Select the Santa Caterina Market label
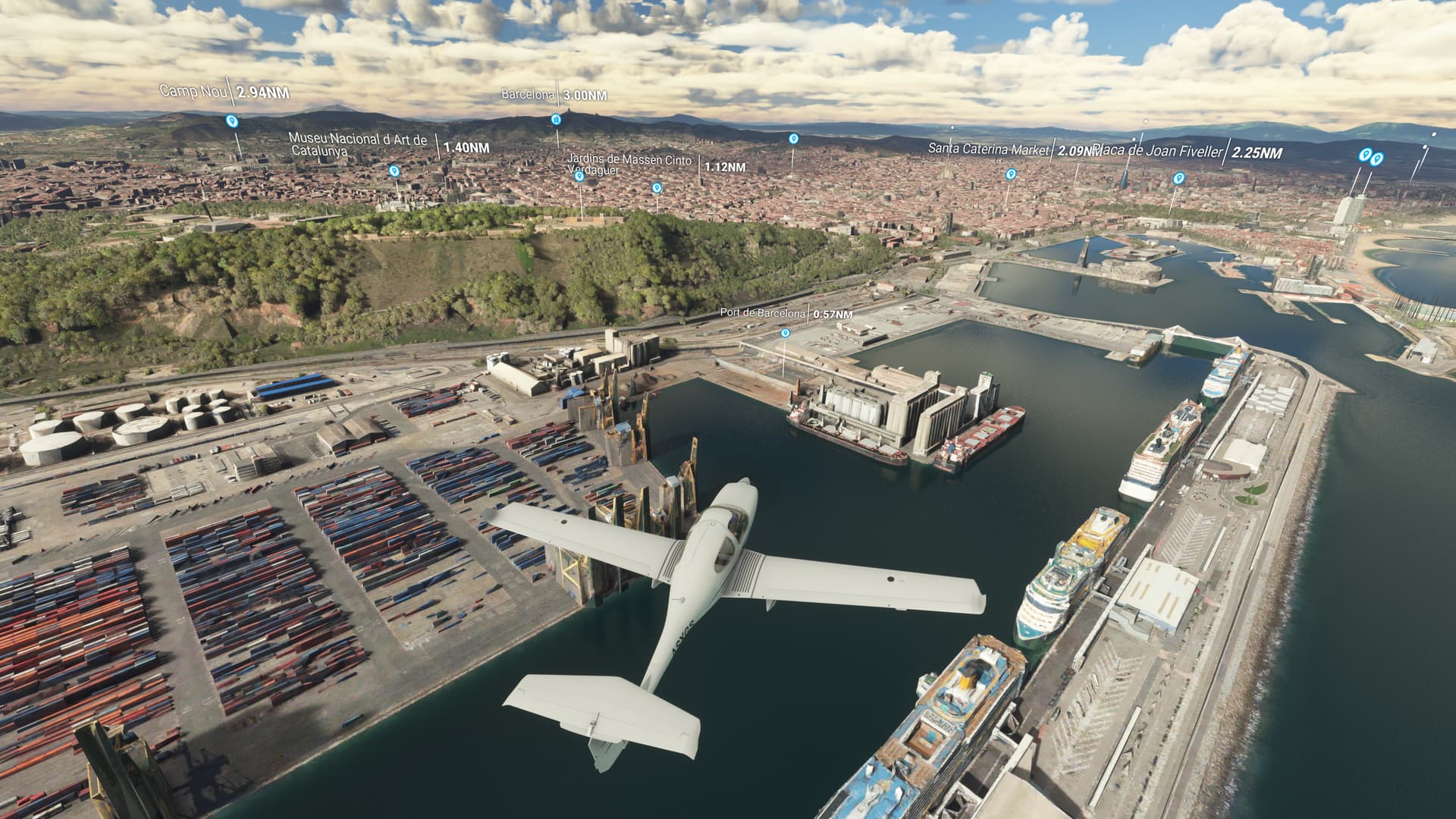1456x819 pixels. [x=988, y=149]
